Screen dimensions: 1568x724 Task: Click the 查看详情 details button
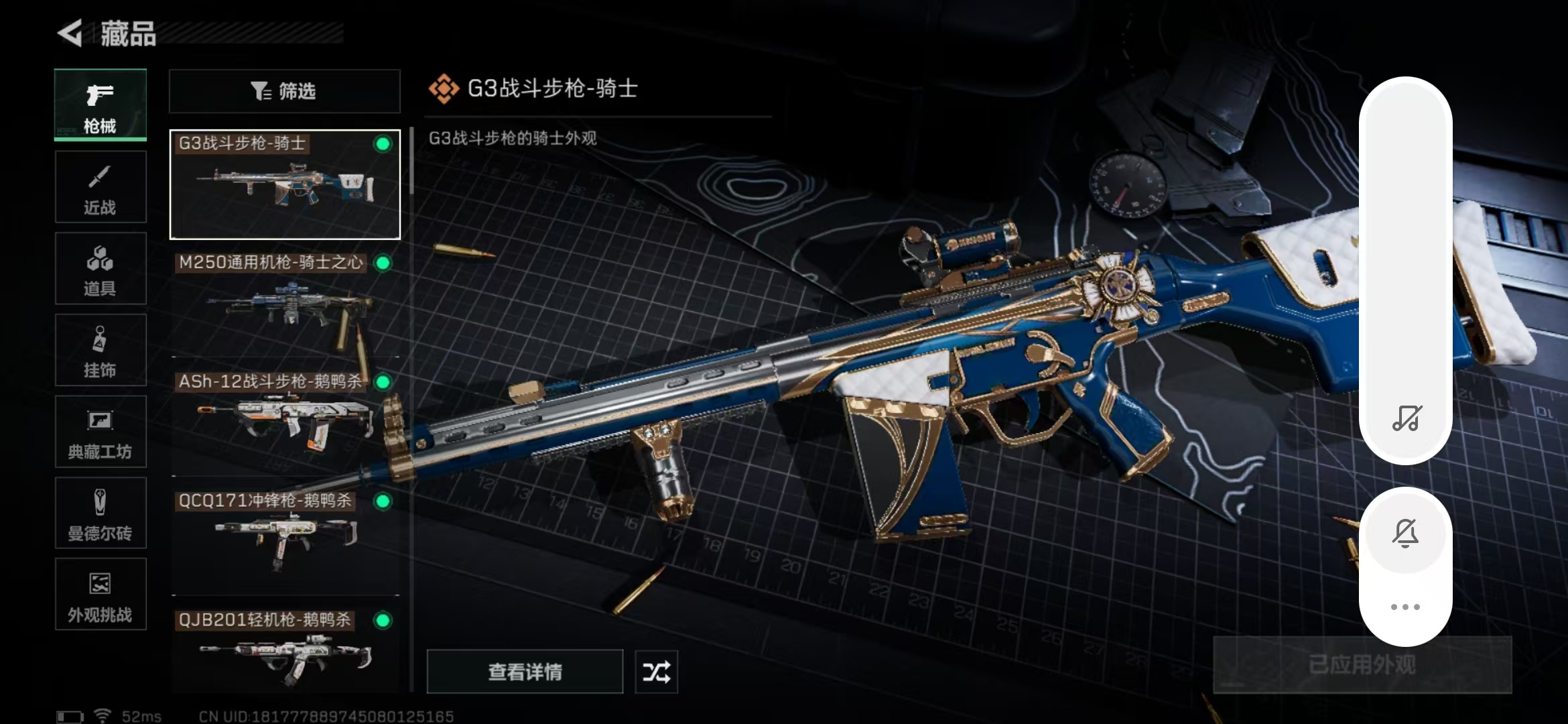pos(525,671)
